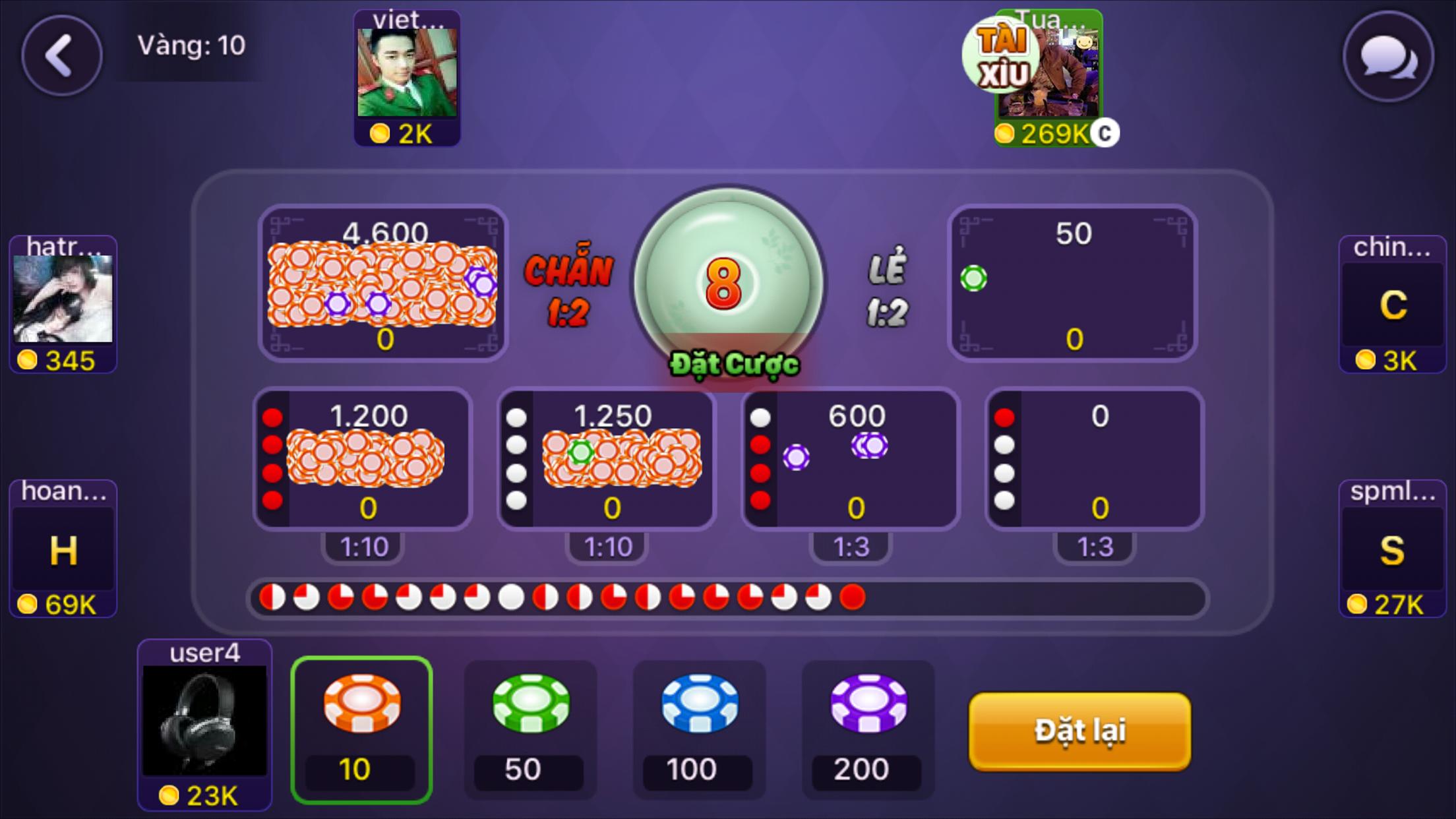Image resolution: width=1456 pixels, height=819 pixels.
Task: Open viet player's profile at top
Action: 407,73
